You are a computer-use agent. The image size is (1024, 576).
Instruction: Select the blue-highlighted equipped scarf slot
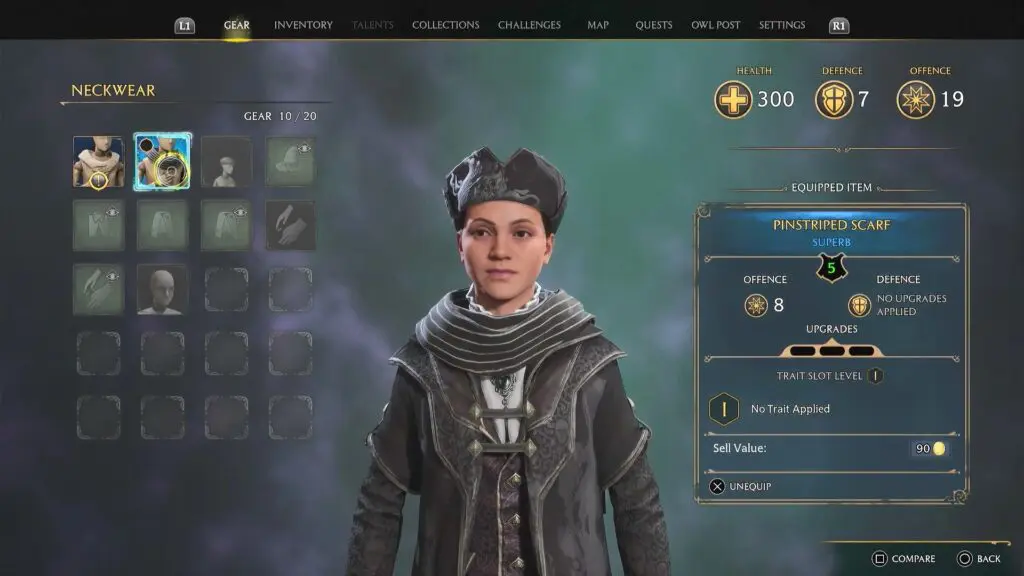click(x=162, y=162)
